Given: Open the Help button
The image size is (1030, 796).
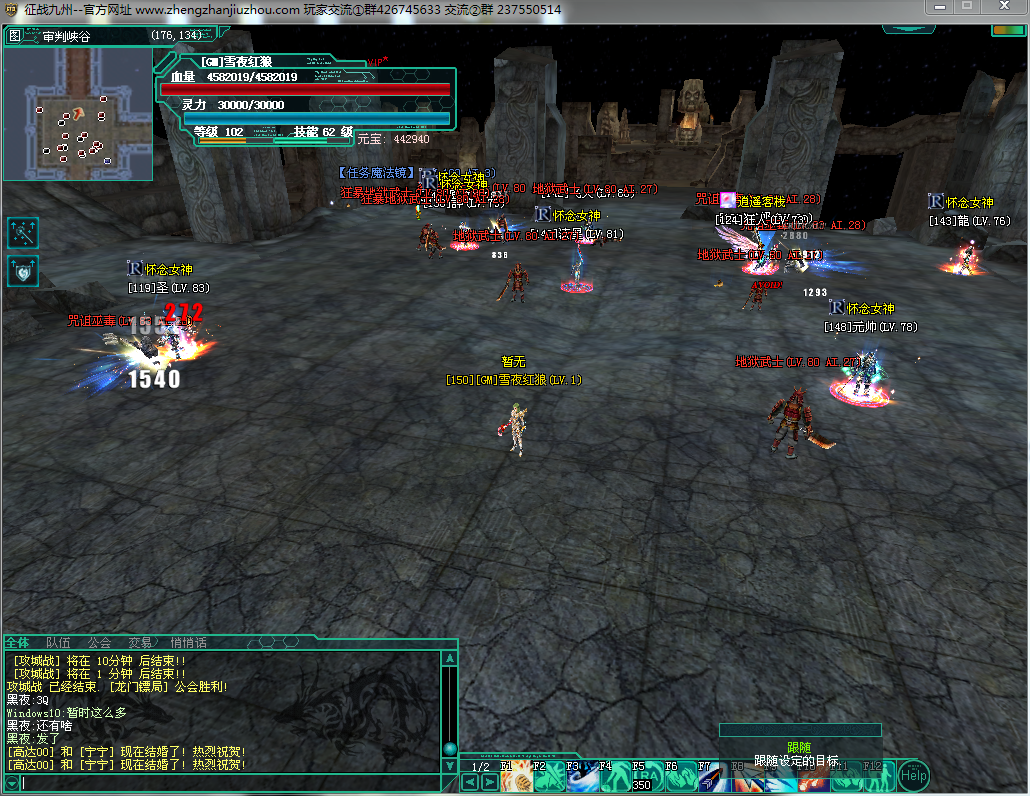Looking at the screenshot, I should 912,774.
